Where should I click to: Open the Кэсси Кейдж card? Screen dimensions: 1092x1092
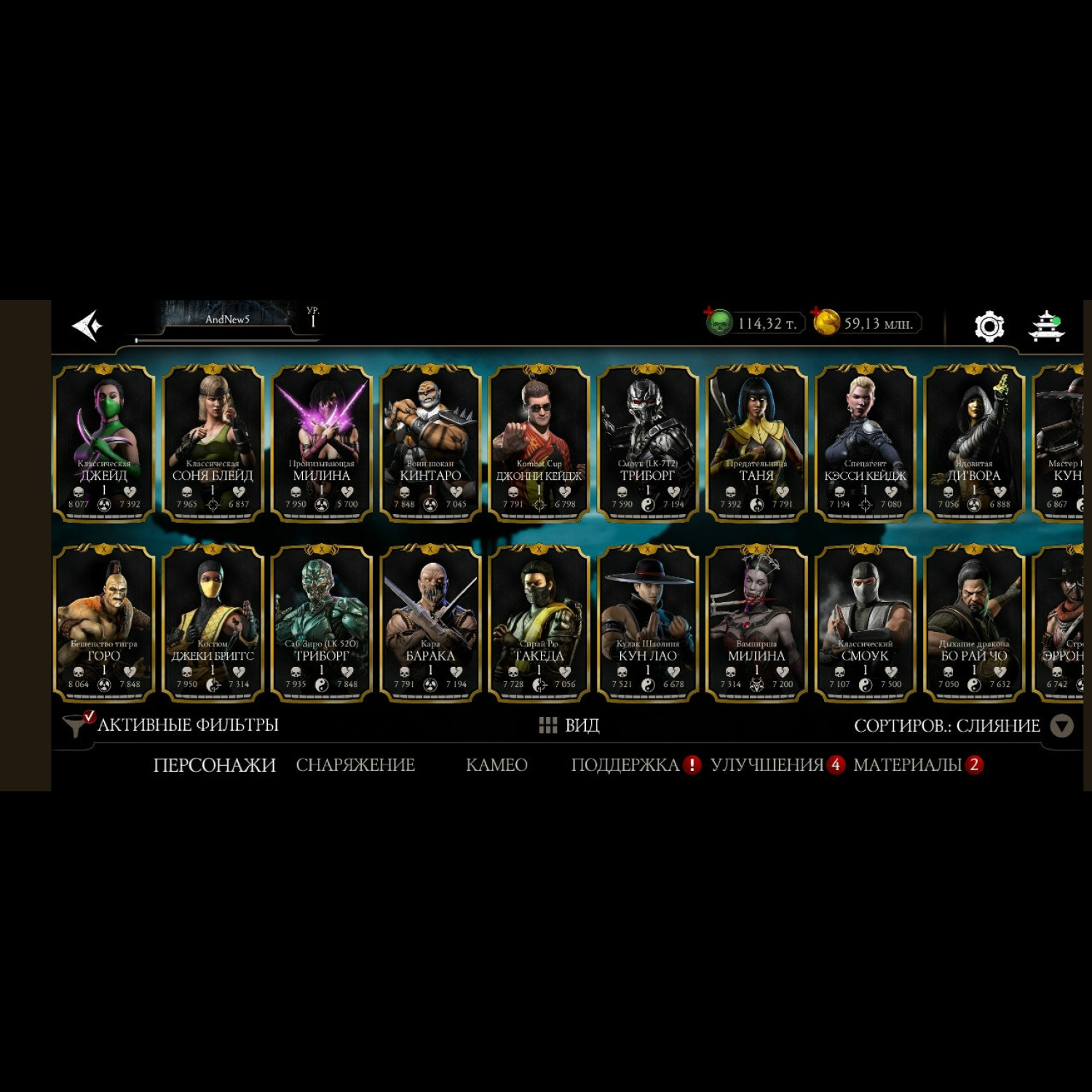click(x=865, y=443)
